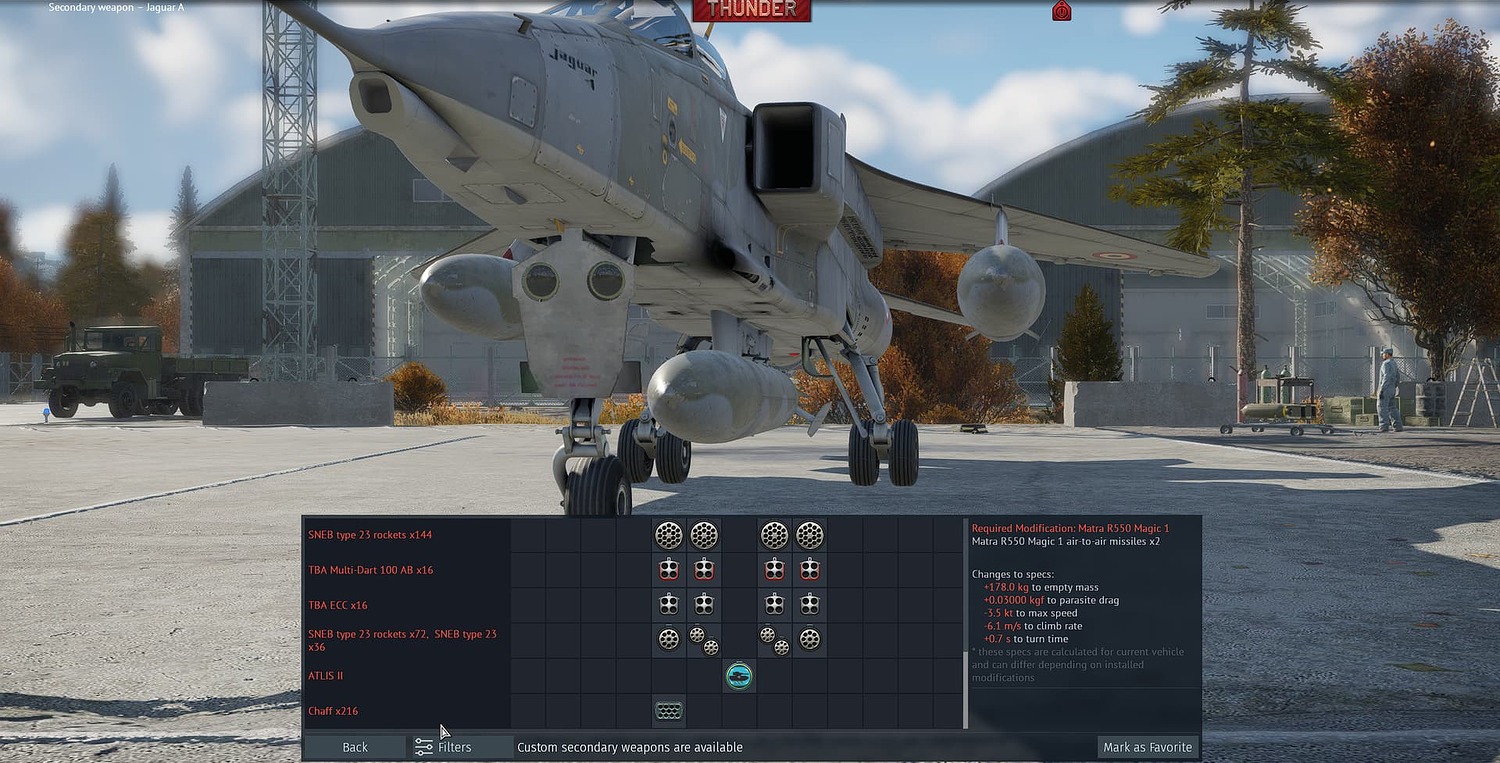This screenshot has height=763, width=1500.
Task: Select the outer-right TBA Multi-Dart pod icon
Action: pos(810,569)
